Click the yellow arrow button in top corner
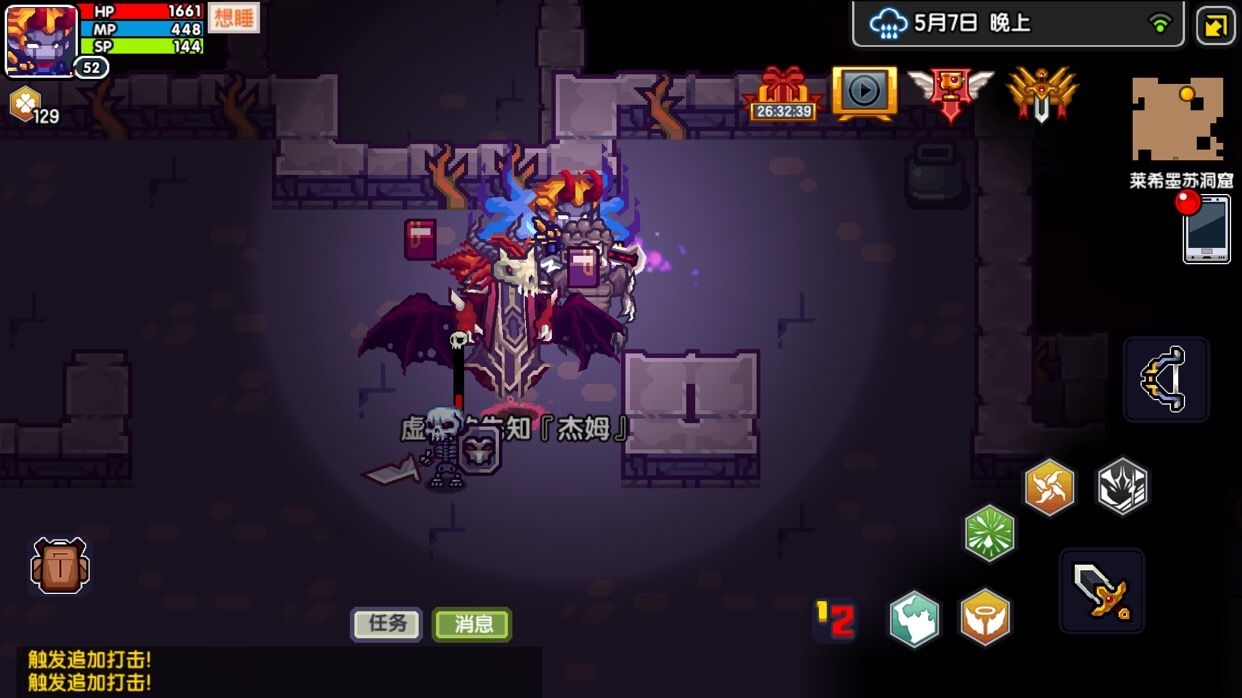The image size is (1242, 698). coord(1216,26)
